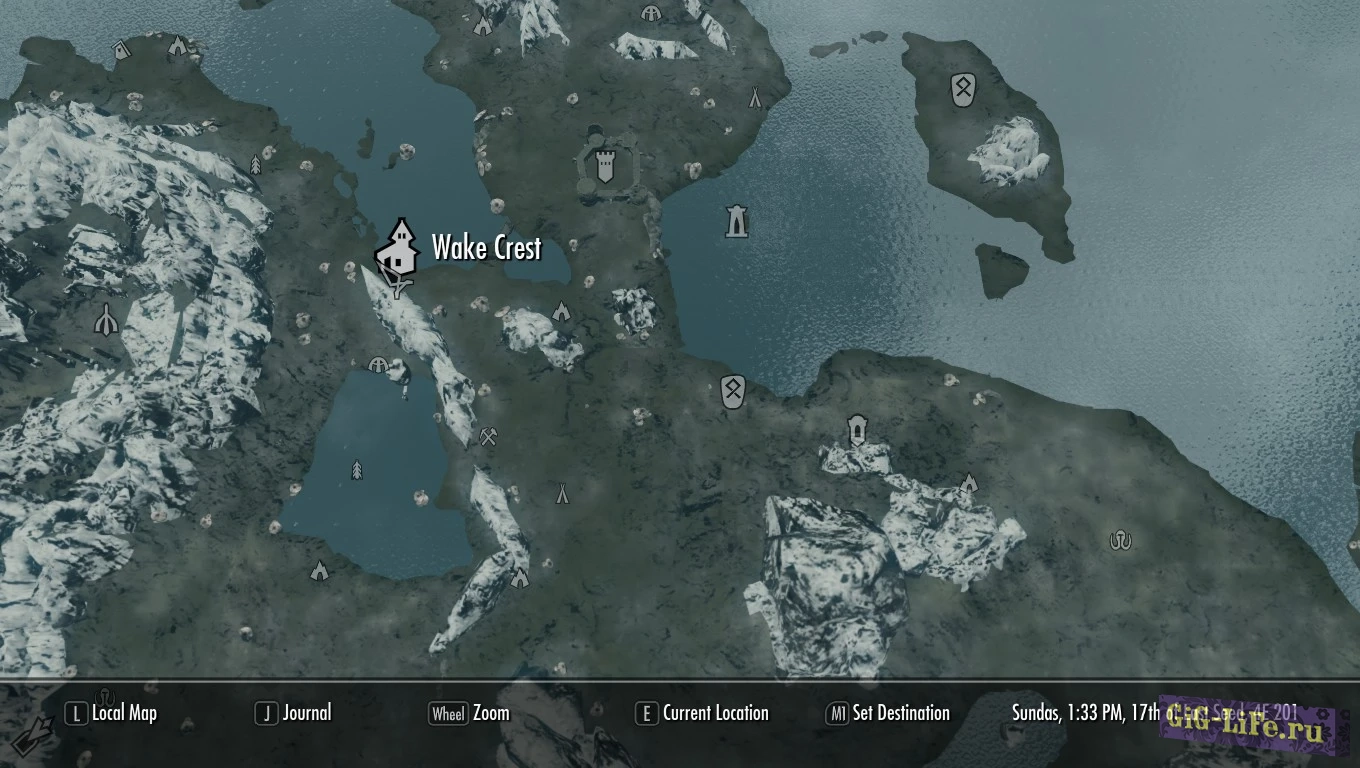The image size is (1360, 768).
Task: Select the trident-shaped marker in the western mountains
Action: (106, 319)
